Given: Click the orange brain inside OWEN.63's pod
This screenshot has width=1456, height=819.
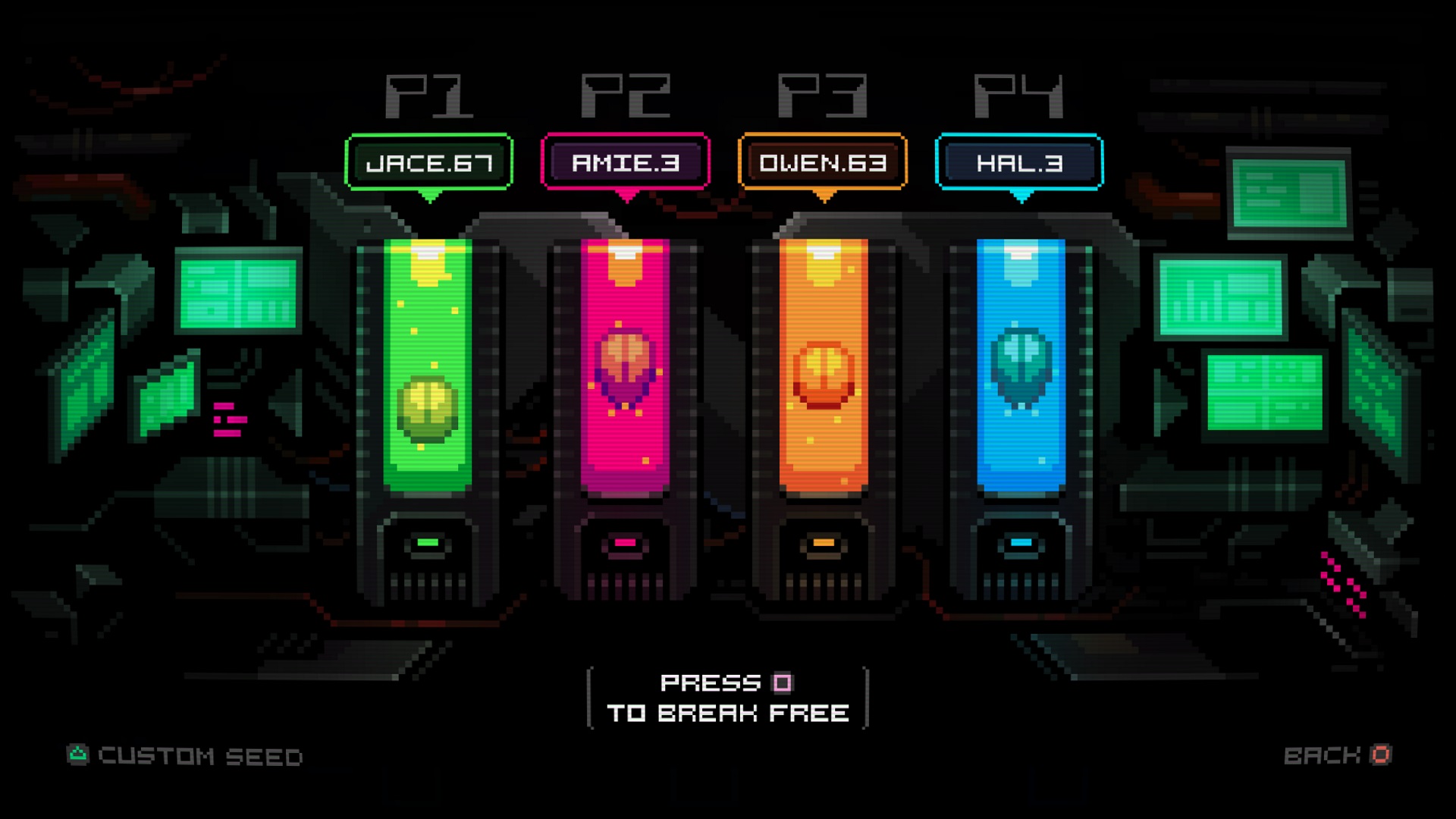Looking at the screenshot, I should click(823, 375).
